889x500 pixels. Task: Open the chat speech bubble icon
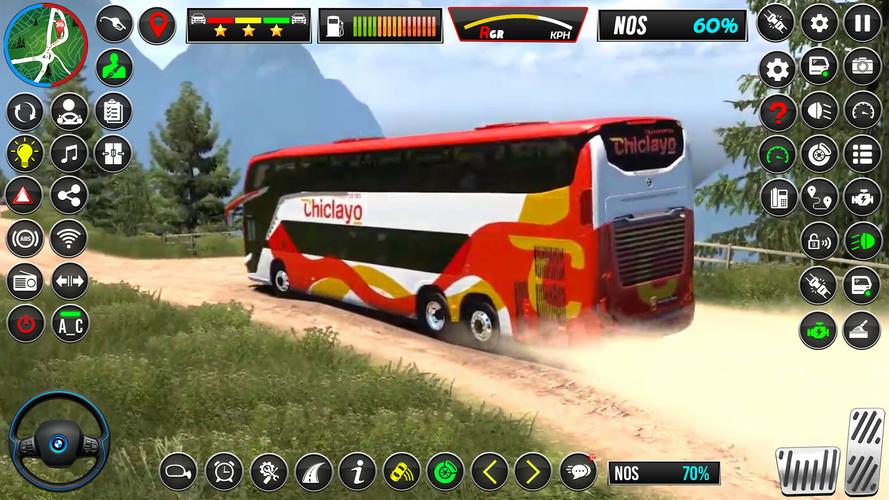(x=577, y=470)
